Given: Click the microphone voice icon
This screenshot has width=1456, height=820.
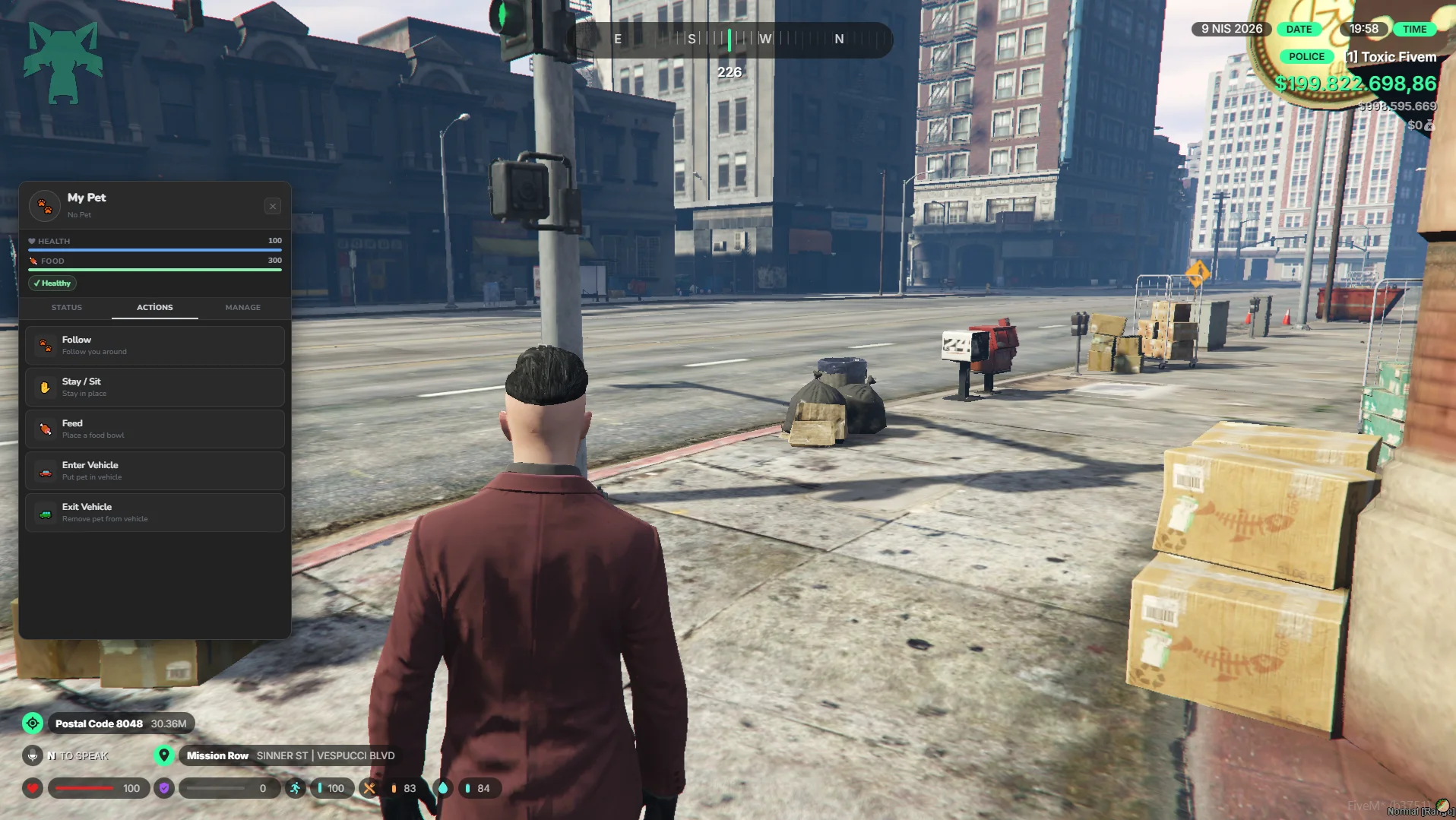Looking at the screenshot, I should [33, 755].
